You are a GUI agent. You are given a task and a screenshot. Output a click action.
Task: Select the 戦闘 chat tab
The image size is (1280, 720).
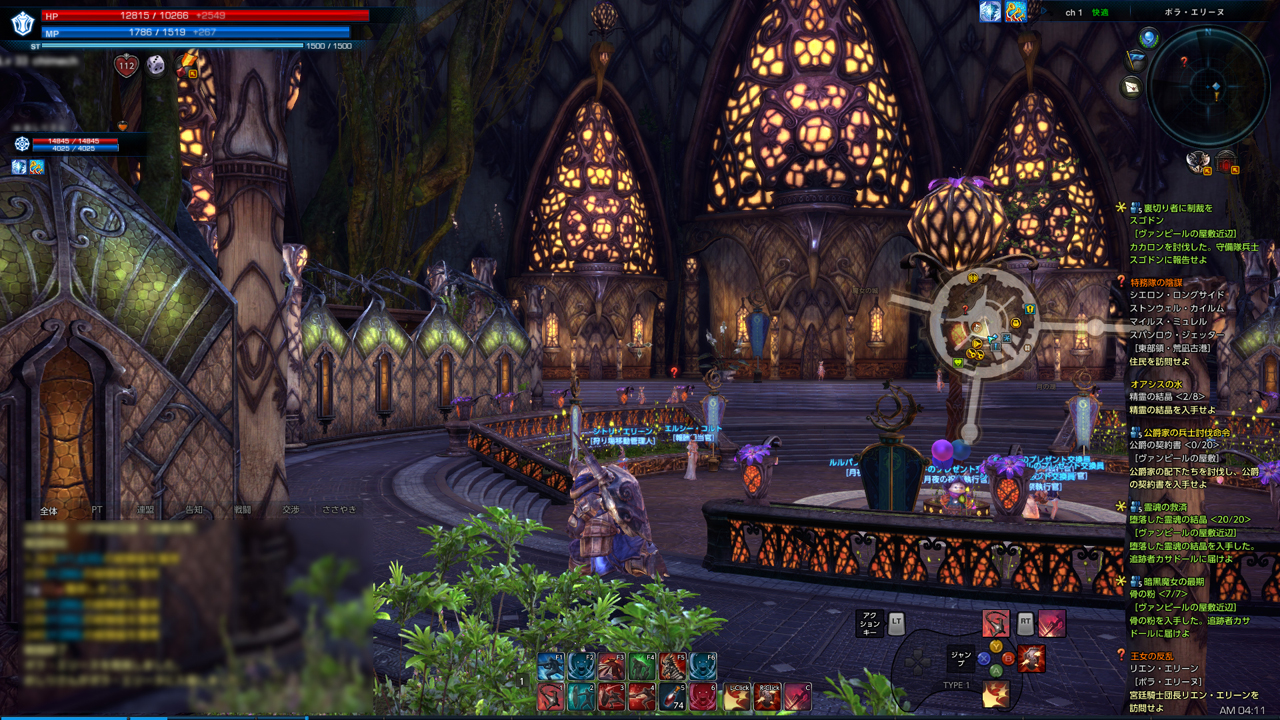pos(243,510)
